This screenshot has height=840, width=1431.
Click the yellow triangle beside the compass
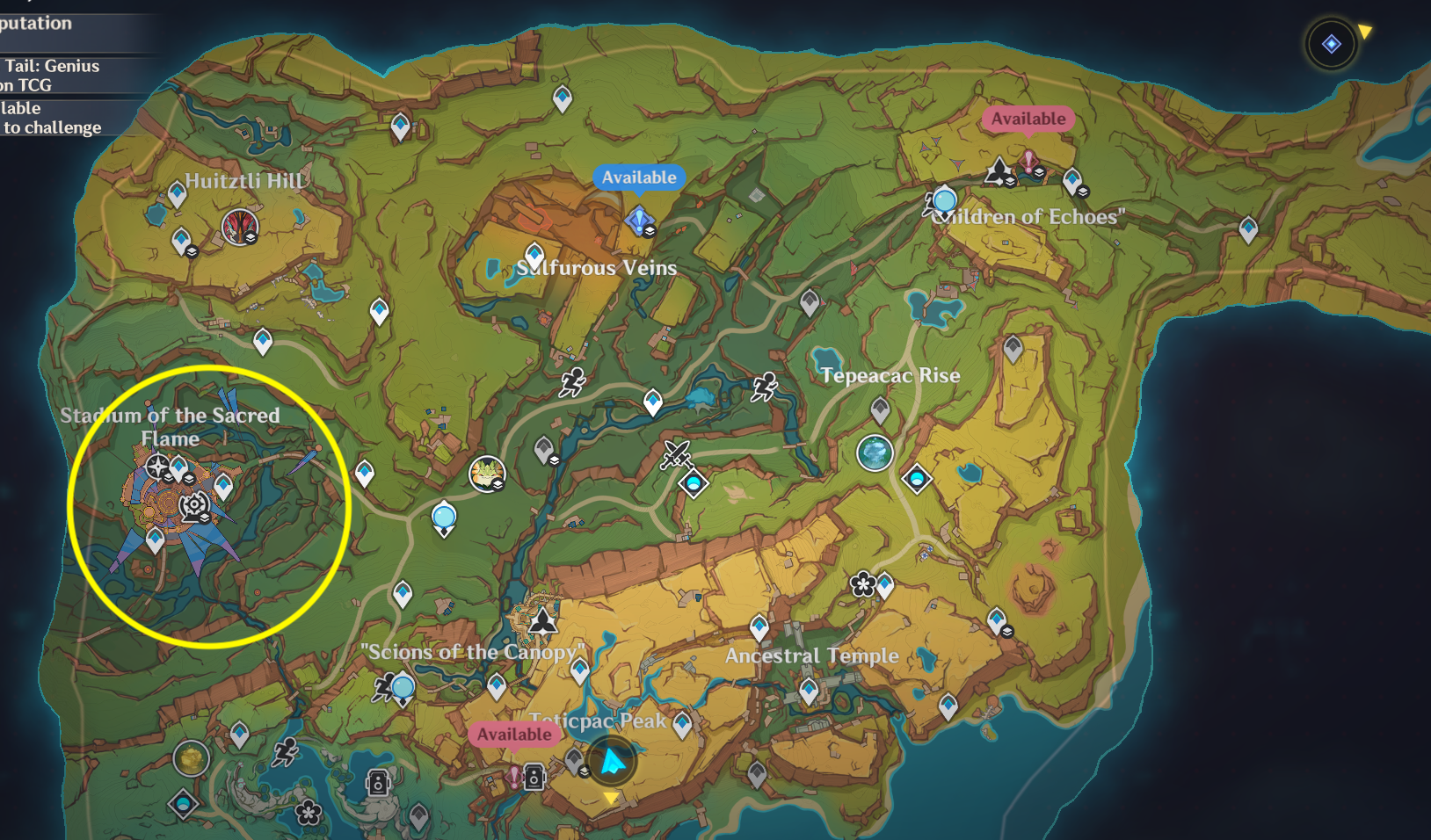point(1366,29)
